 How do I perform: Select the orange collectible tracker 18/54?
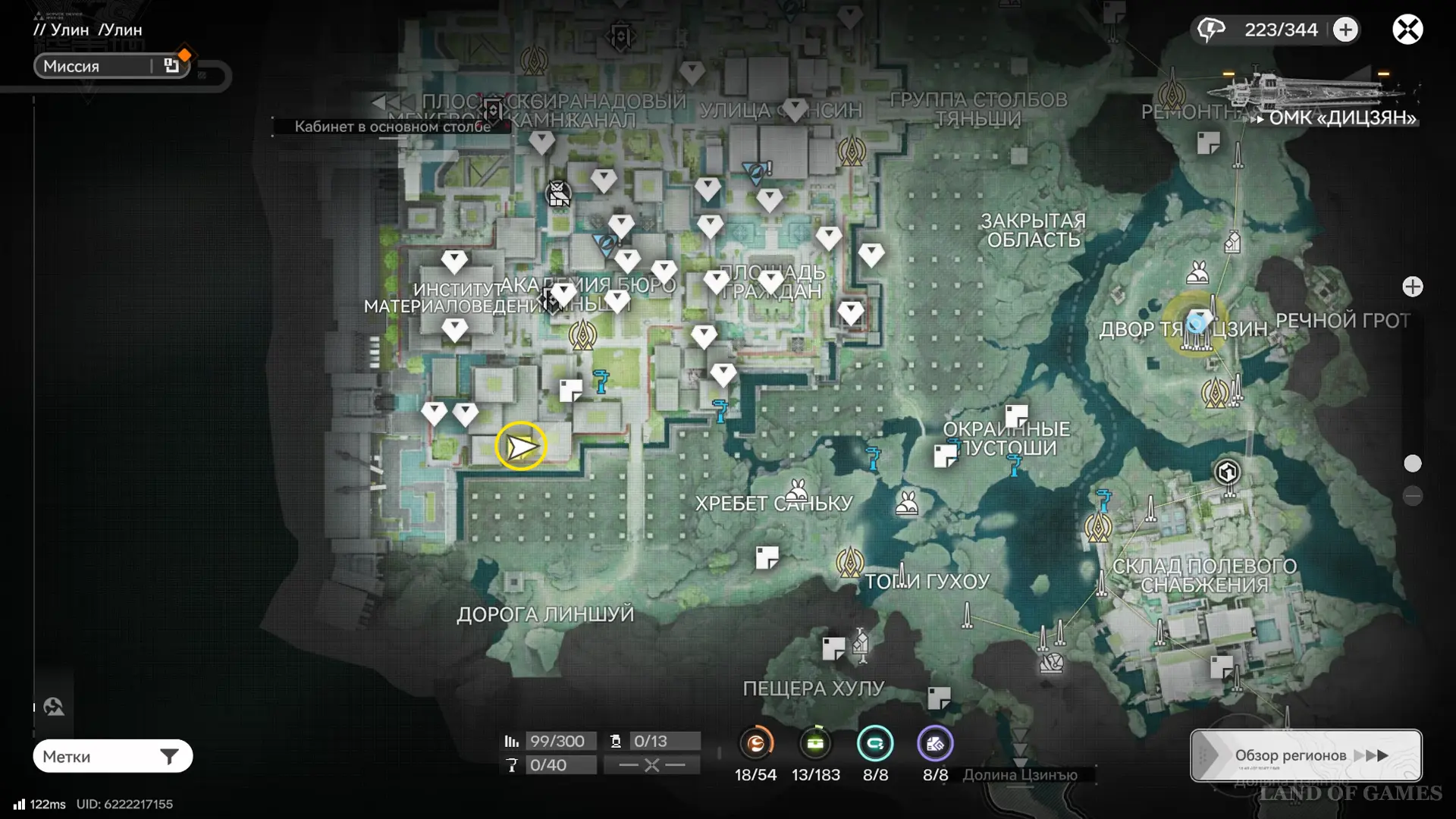click(755, 744)
